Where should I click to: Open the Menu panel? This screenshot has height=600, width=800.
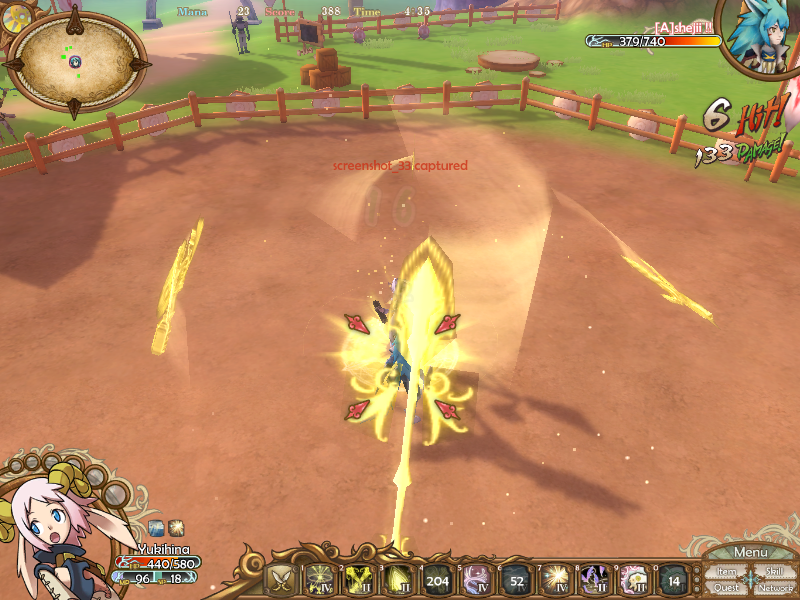[750, 553]
